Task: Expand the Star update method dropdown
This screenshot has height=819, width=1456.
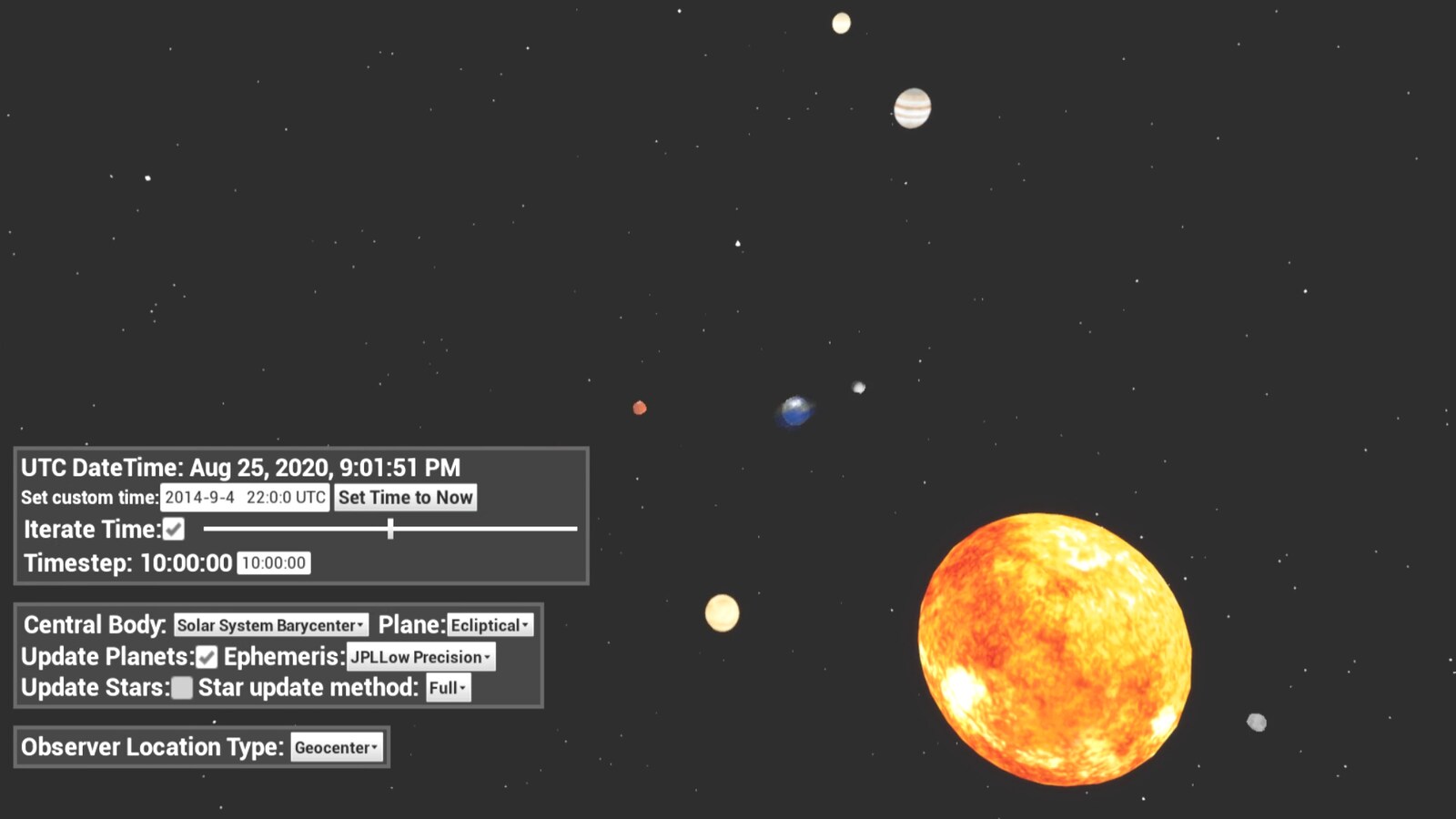Action: coord(447,689)
